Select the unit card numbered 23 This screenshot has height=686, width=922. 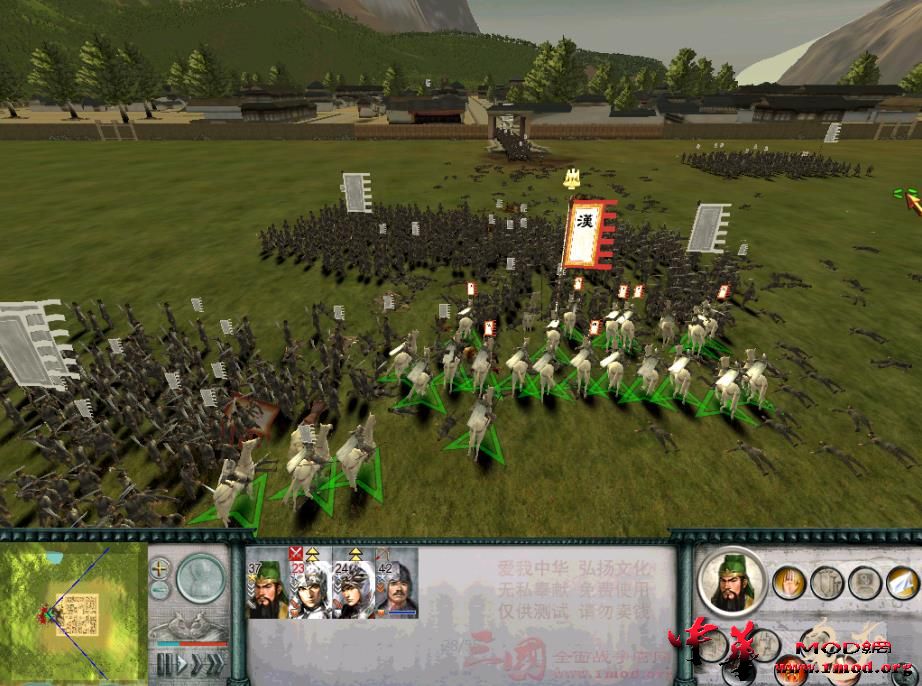point(310,588)
